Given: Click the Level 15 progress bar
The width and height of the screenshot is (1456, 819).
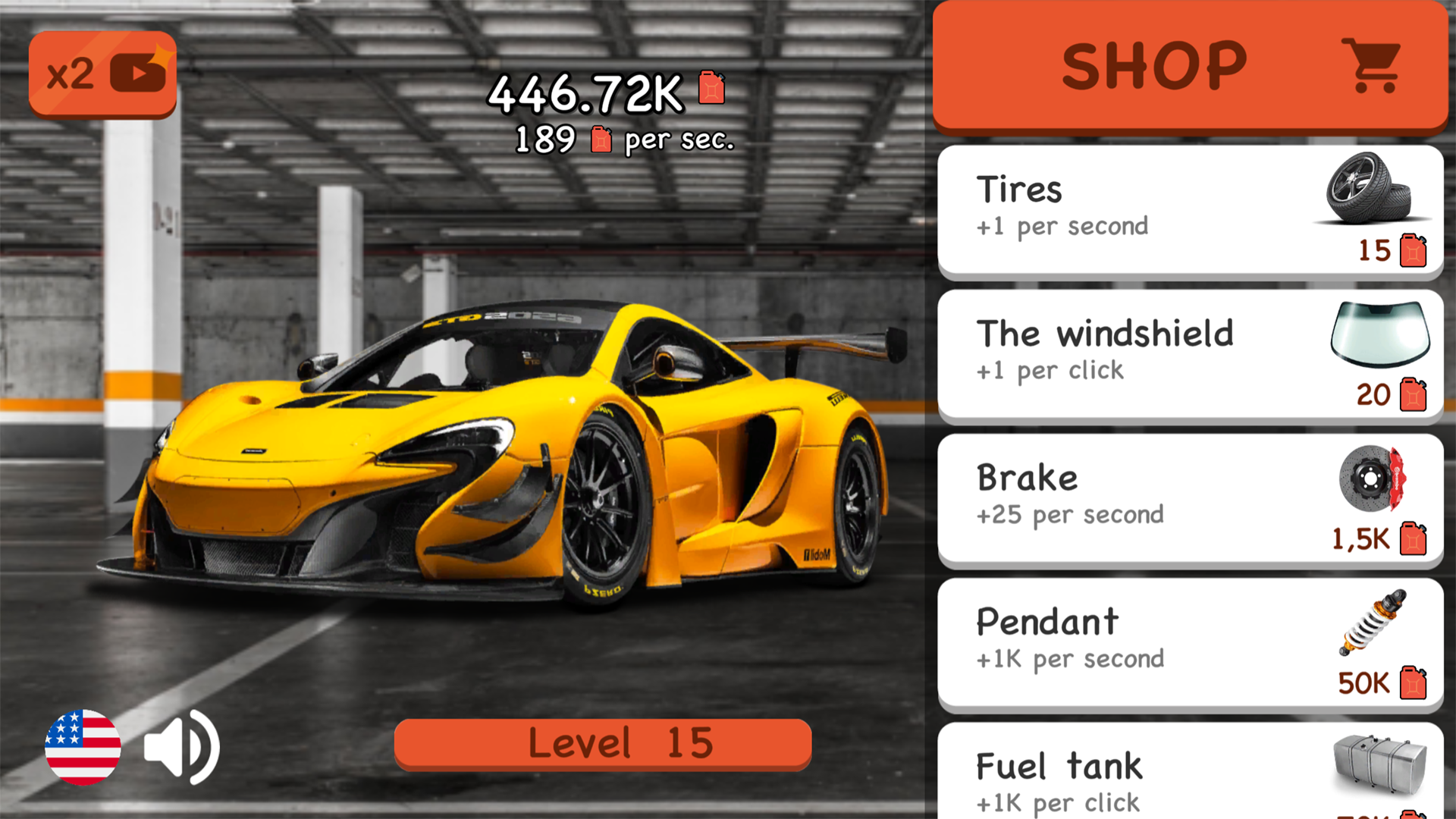Looking at the screenshot, I should point(602,743).
